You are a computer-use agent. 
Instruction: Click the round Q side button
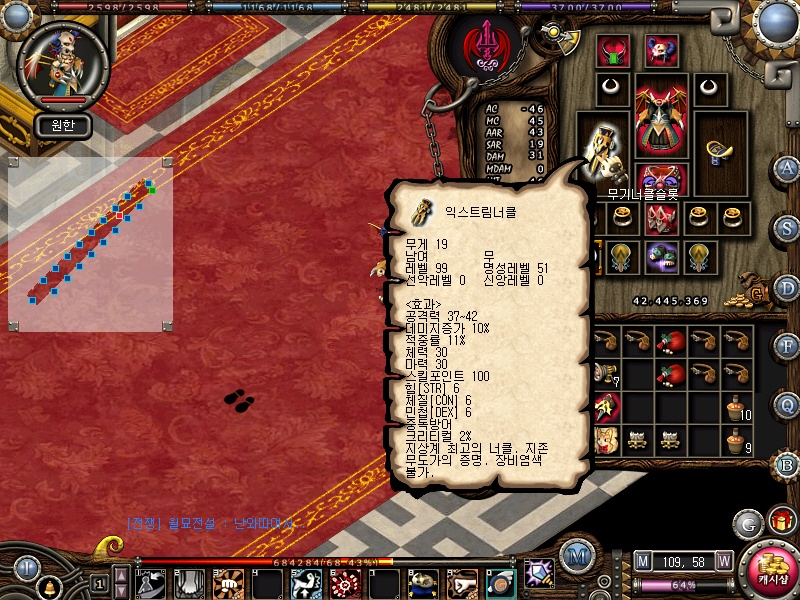[787, 404]
